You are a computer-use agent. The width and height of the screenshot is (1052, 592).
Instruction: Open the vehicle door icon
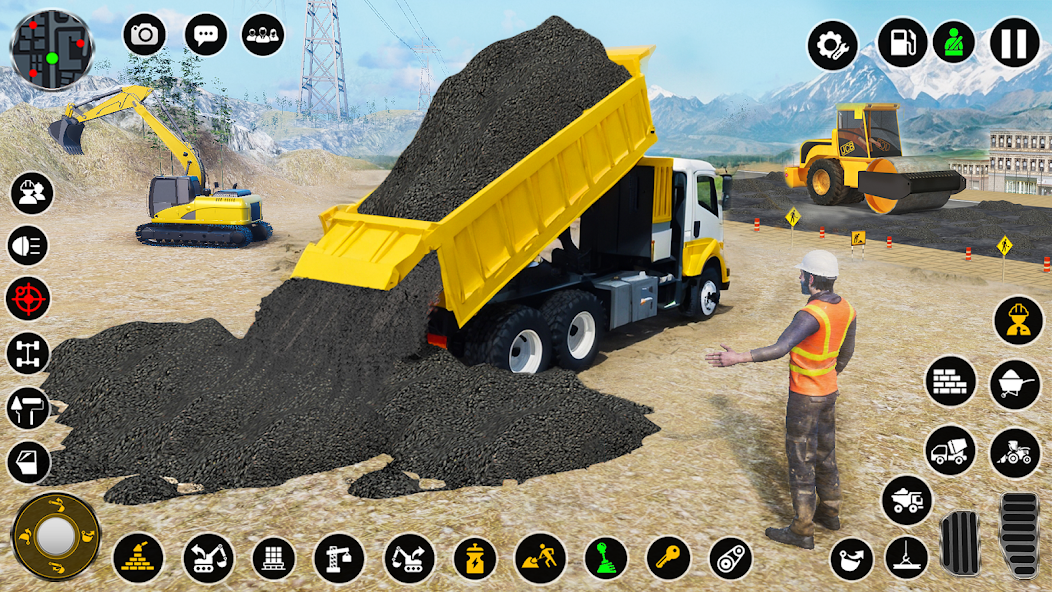tap(28, 462)
